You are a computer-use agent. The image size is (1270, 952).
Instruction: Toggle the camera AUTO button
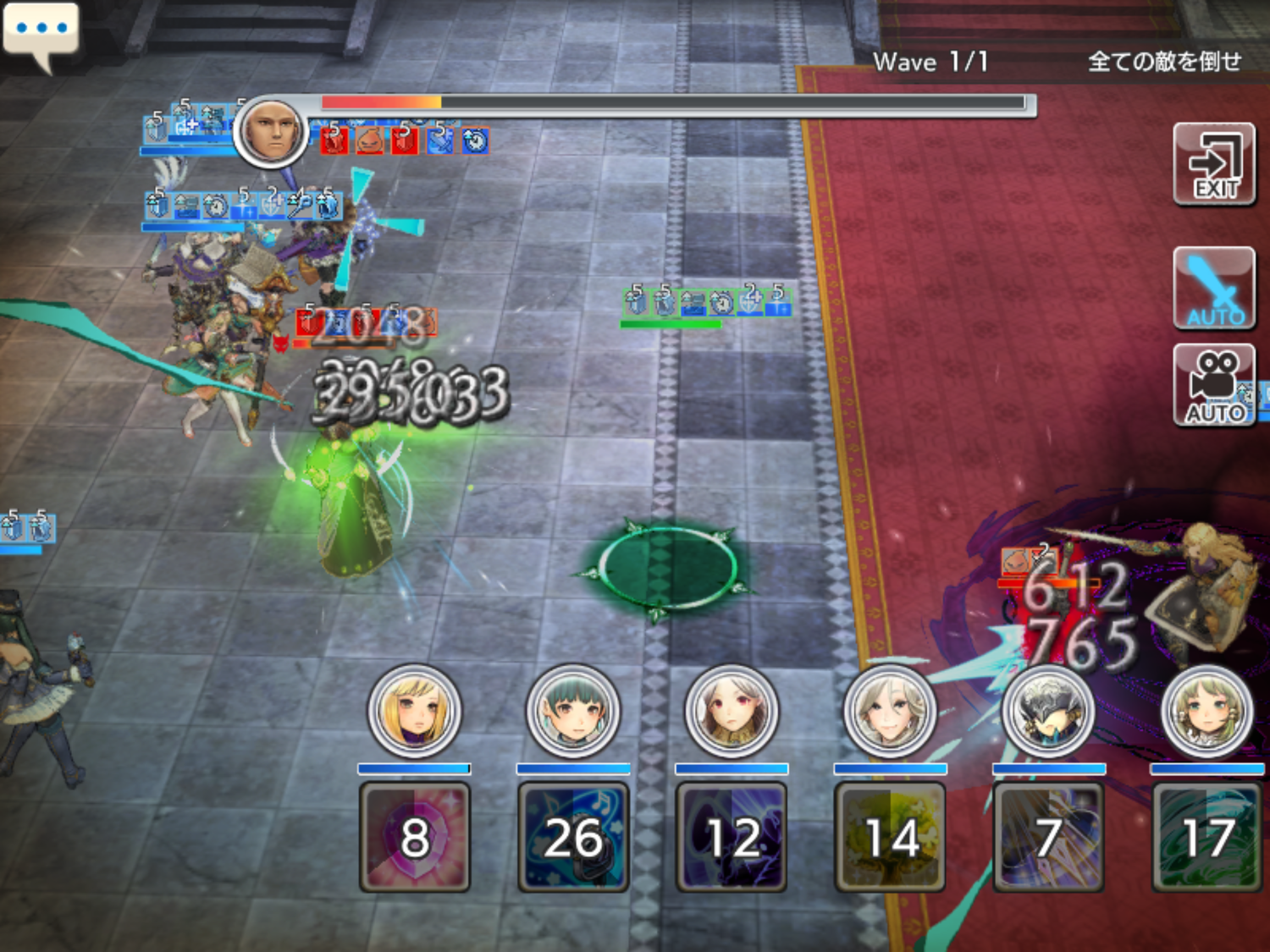point(1214,385)
